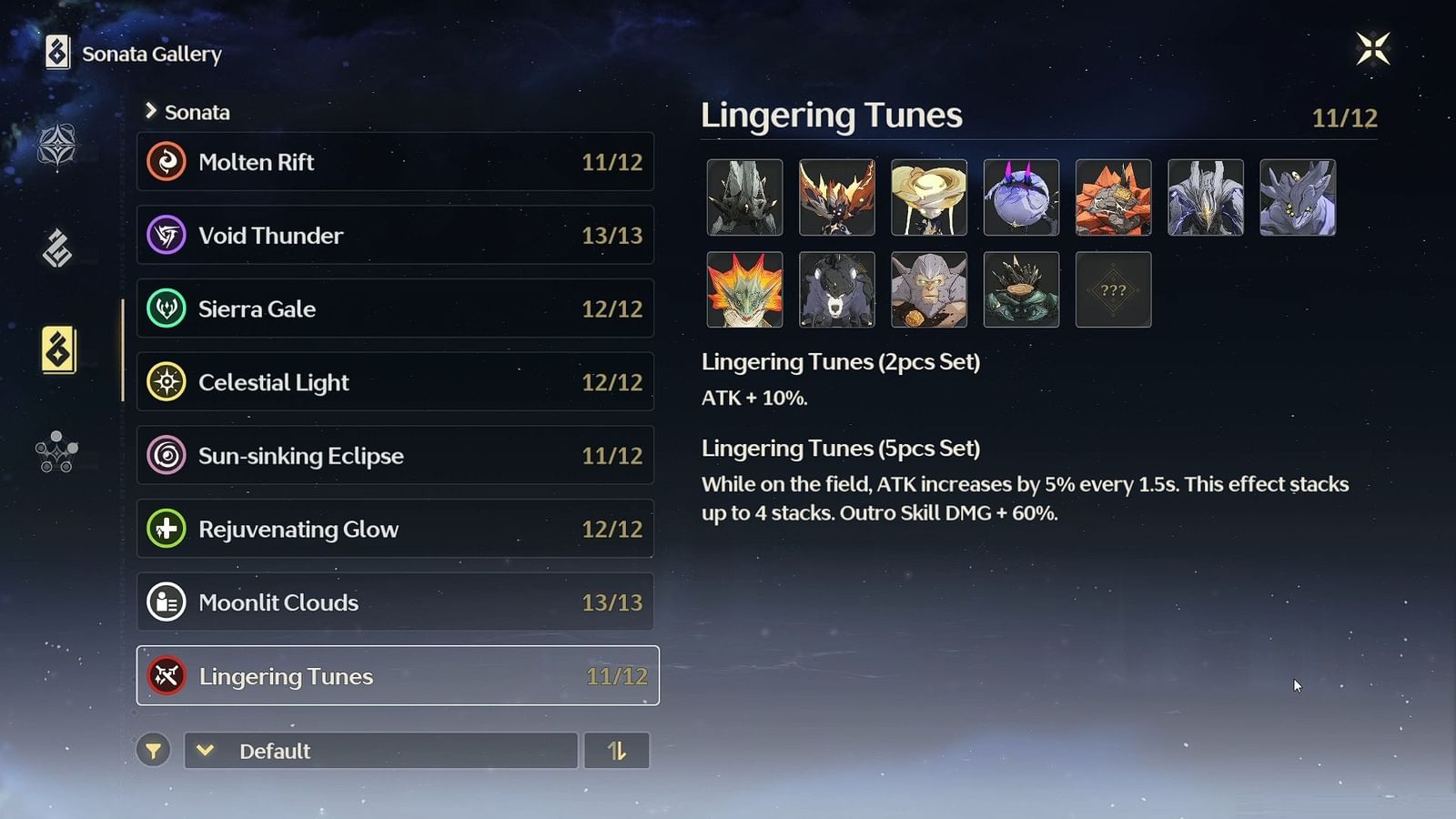Click the Sonata Gallery title label
This screenshot has width=1456, height=819.
tap(151, 54)
